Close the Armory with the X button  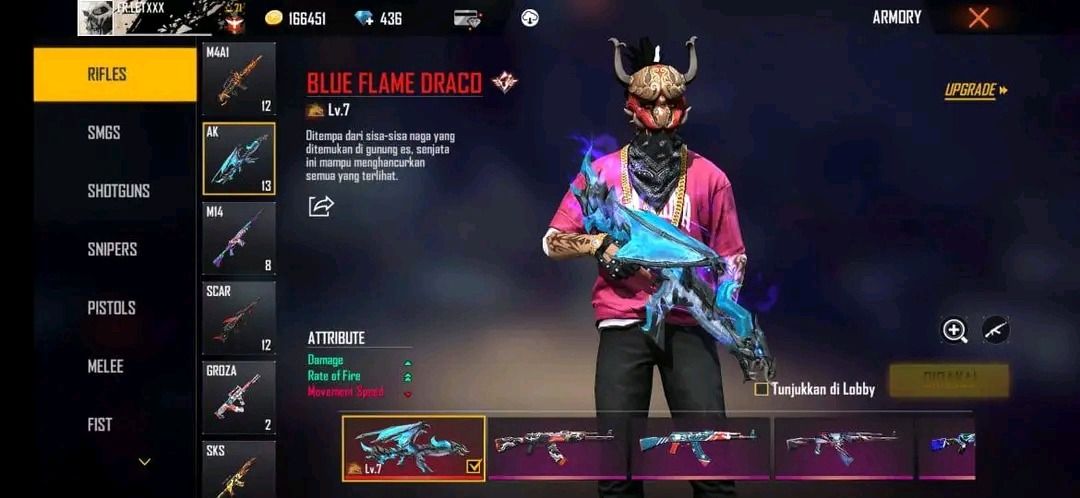coord(979,17)
